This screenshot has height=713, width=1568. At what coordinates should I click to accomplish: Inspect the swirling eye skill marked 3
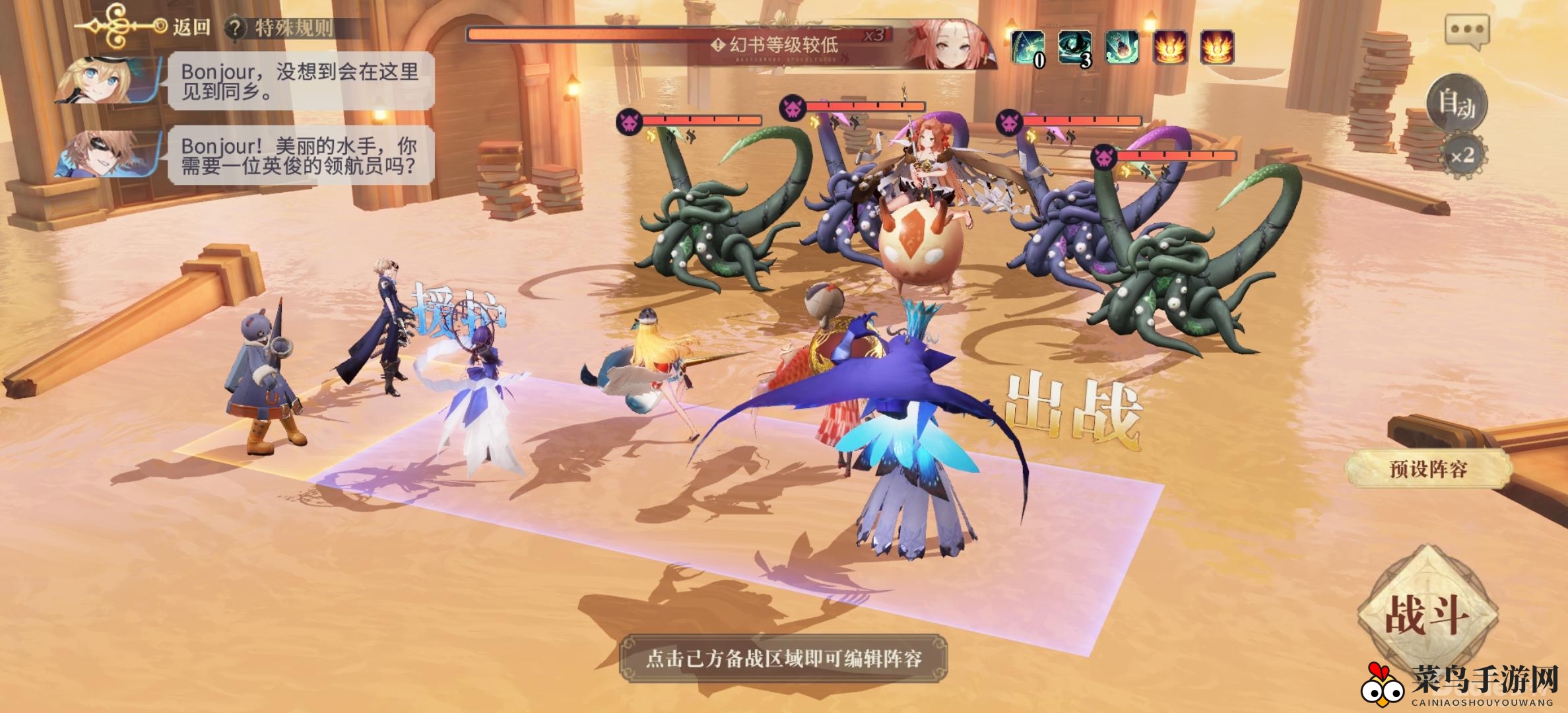(1074, 48)
